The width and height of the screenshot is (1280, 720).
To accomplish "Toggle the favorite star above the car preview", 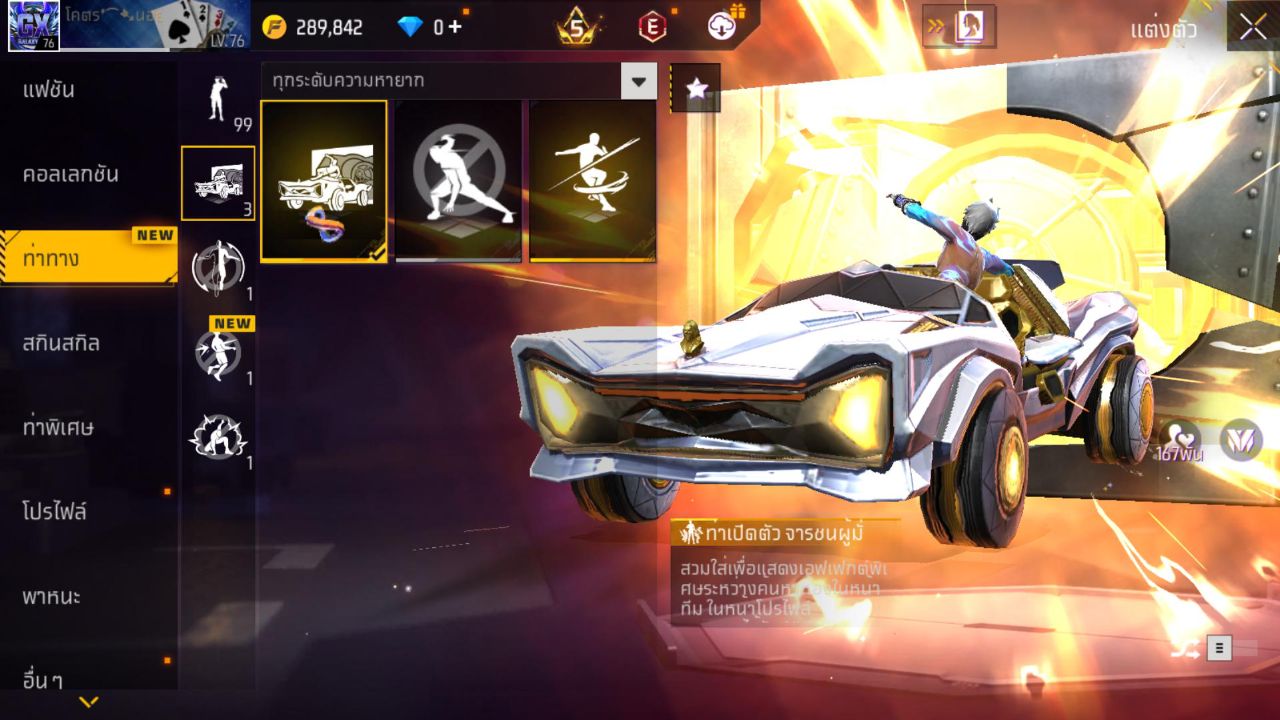I will pos(696,88).
